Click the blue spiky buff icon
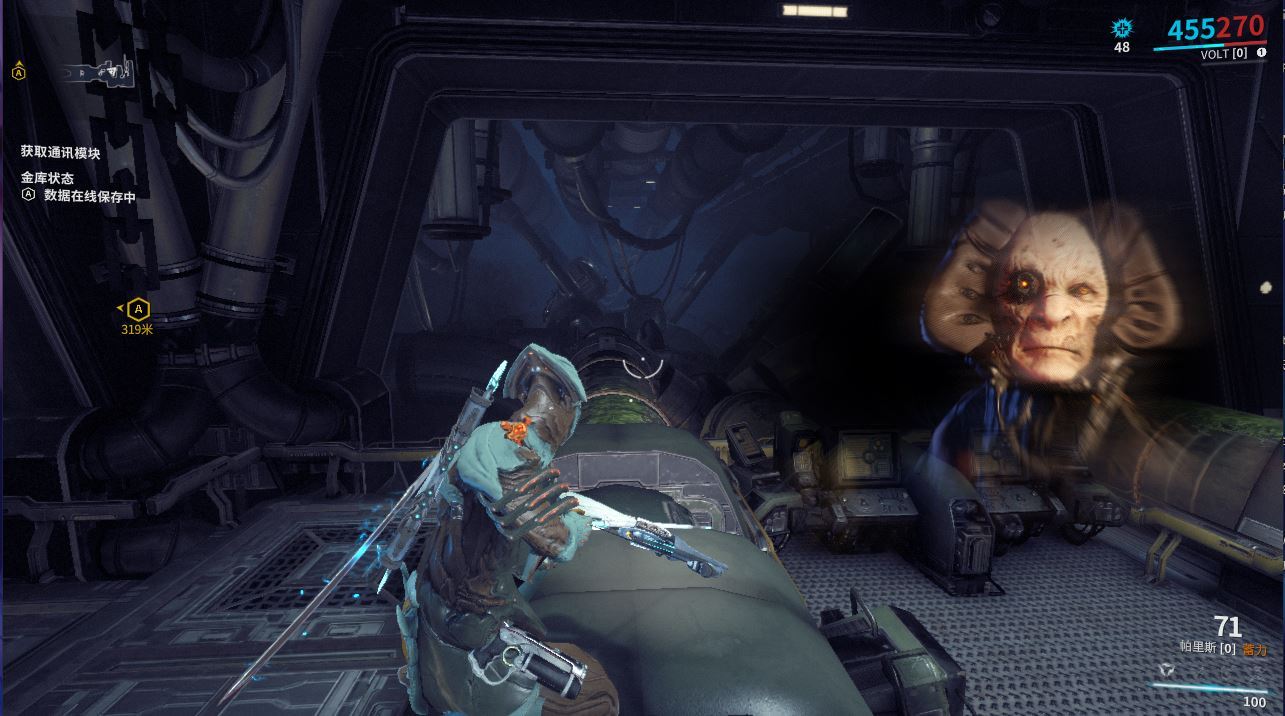The width and height of the screenshot is (1285, 716). [1122, 28]
